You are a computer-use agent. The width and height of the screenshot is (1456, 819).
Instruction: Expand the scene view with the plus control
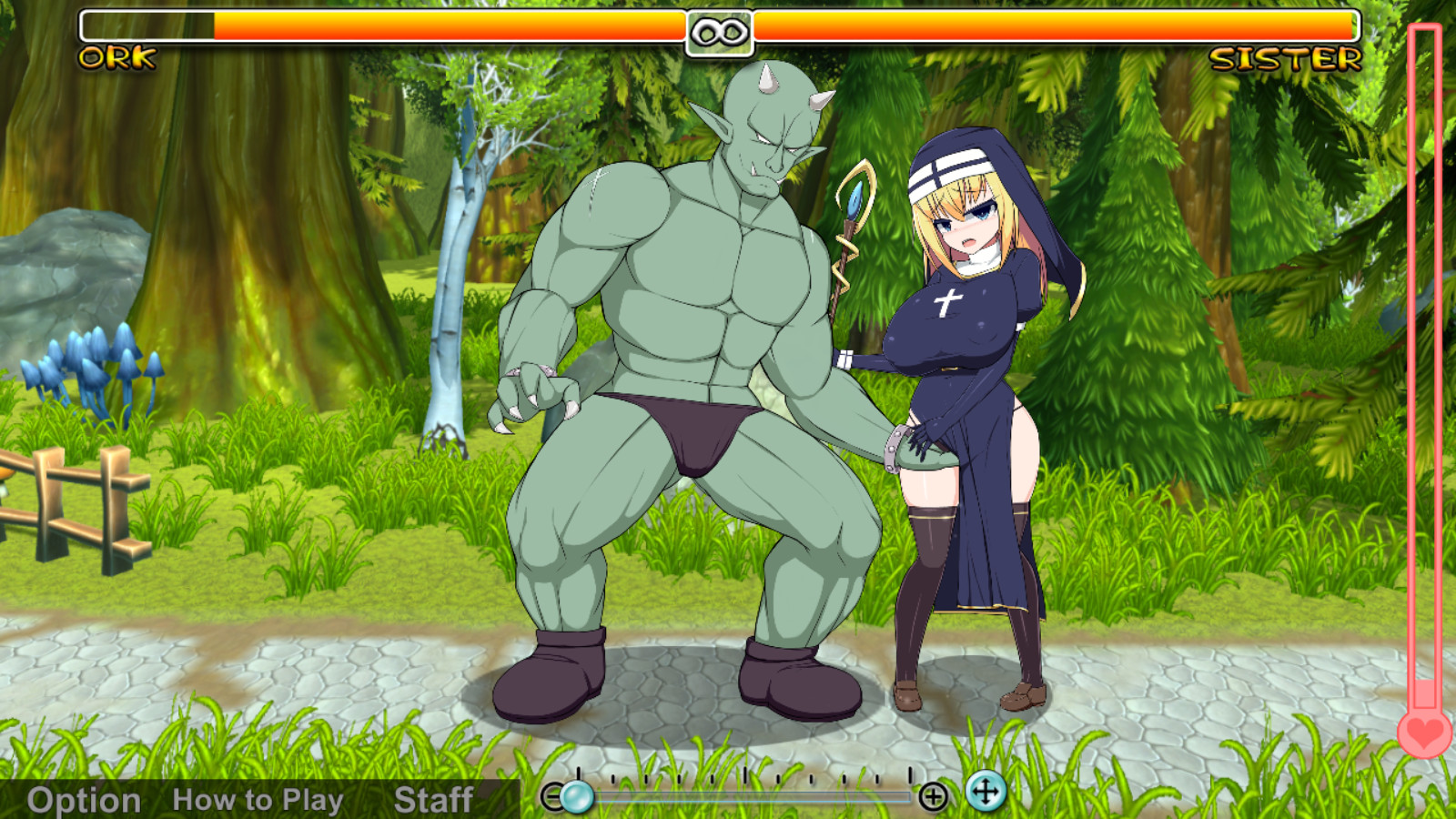tap(934, 794)
